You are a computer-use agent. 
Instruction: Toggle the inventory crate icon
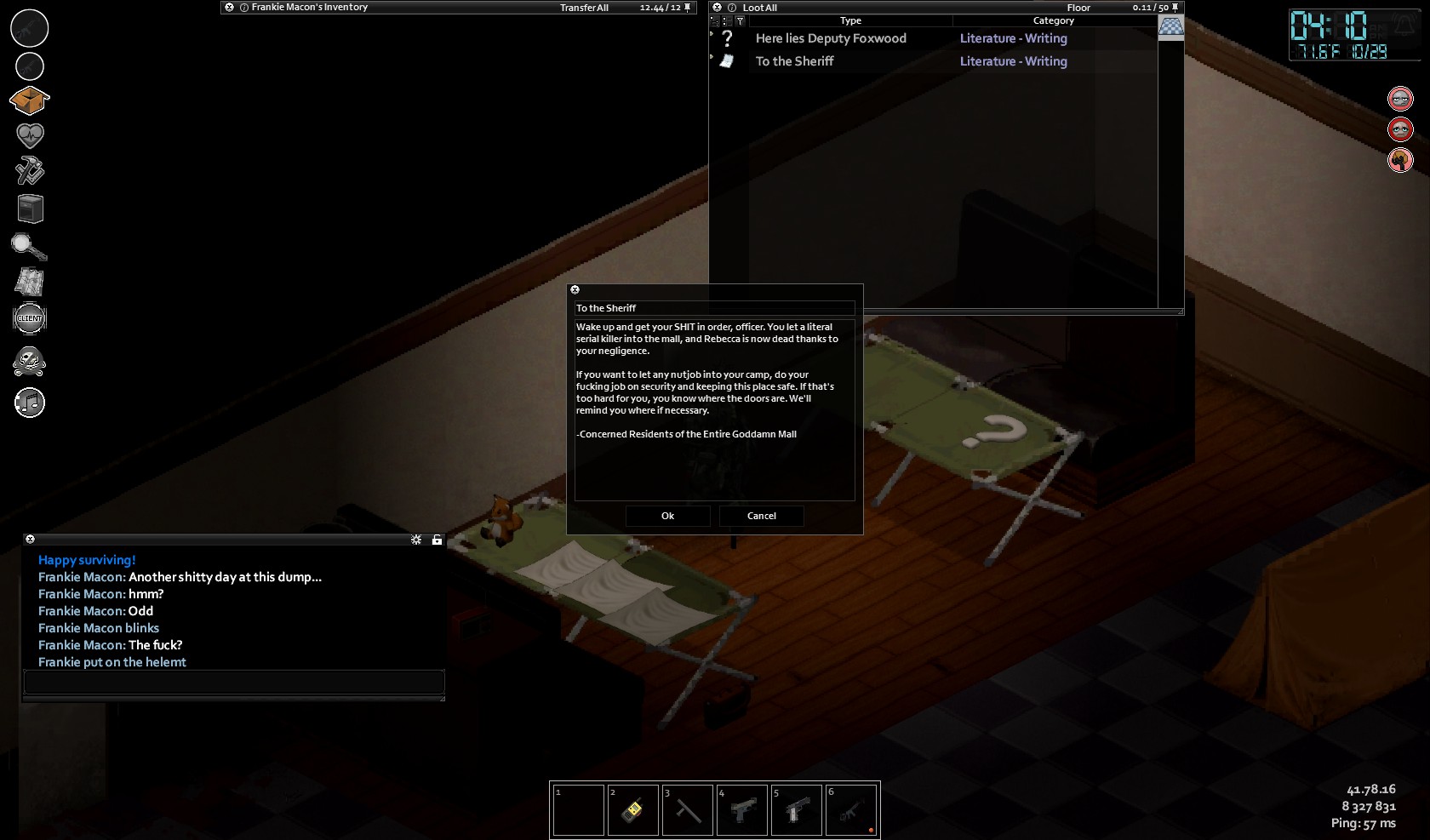pos(30,100)
